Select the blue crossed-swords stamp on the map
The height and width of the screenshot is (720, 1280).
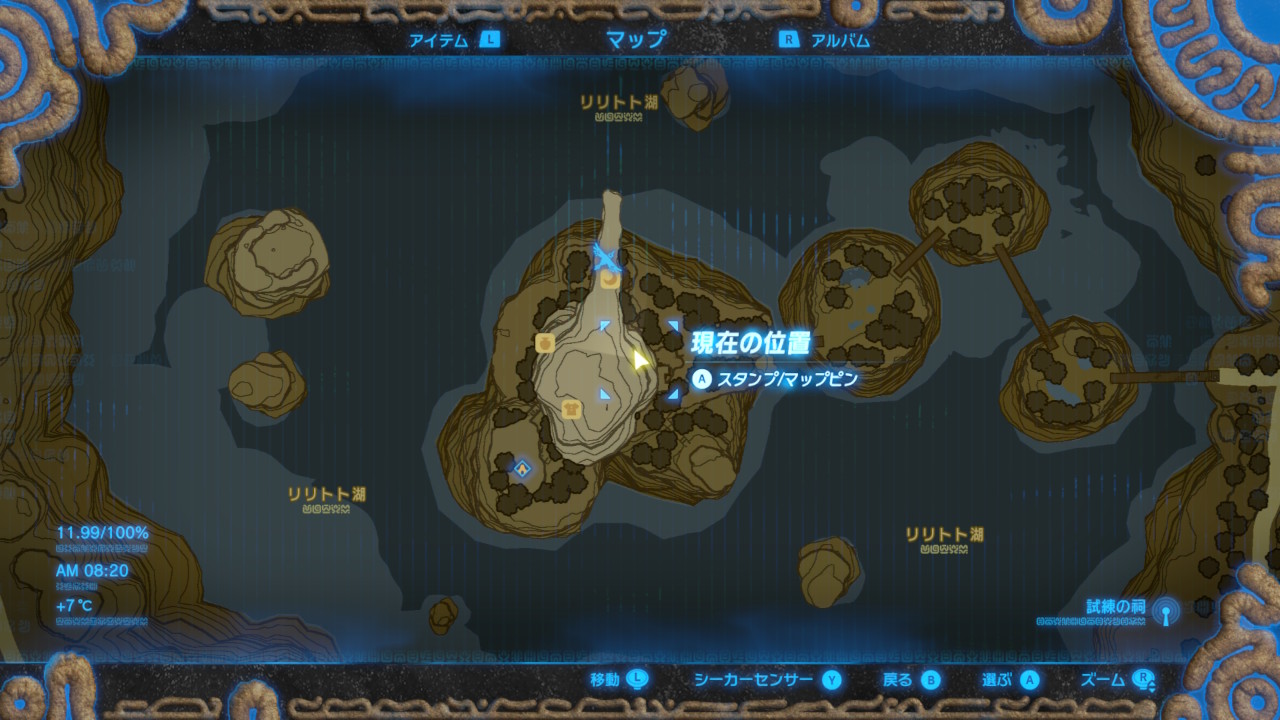coord(606,258)
